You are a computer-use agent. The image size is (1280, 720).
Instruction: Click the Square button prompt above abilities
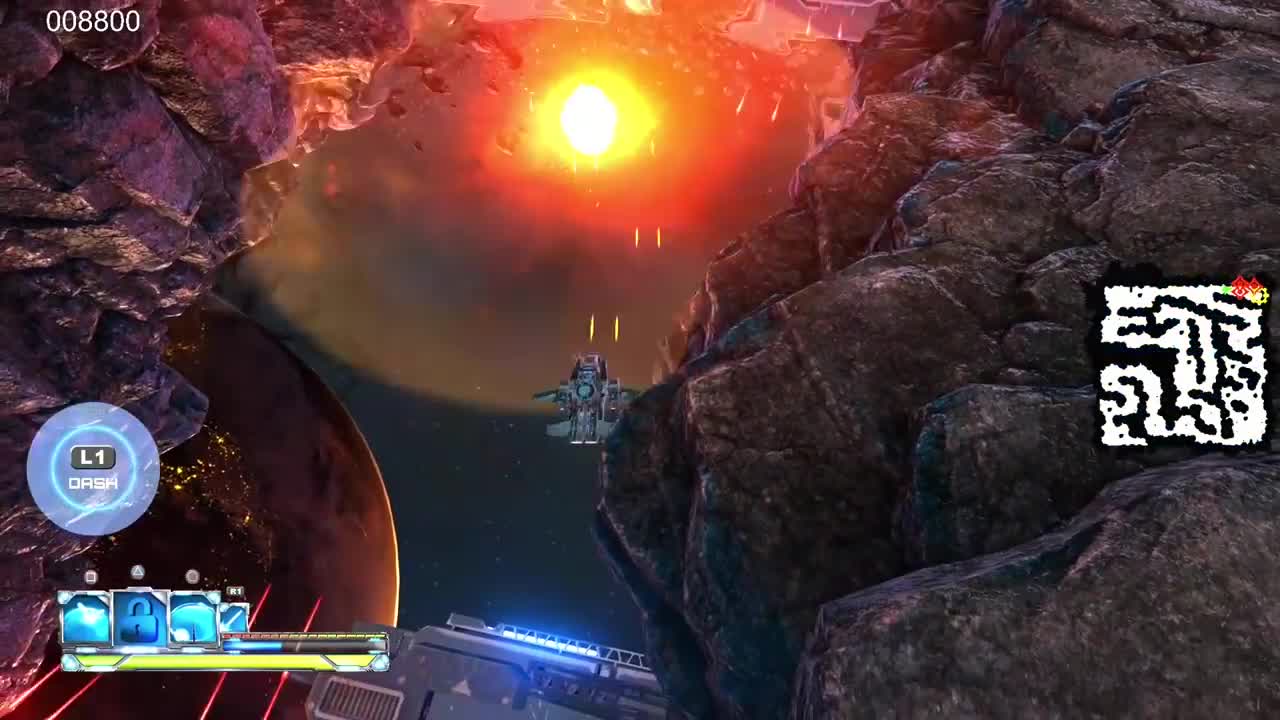pyautogui.click(x=91, y=575)
